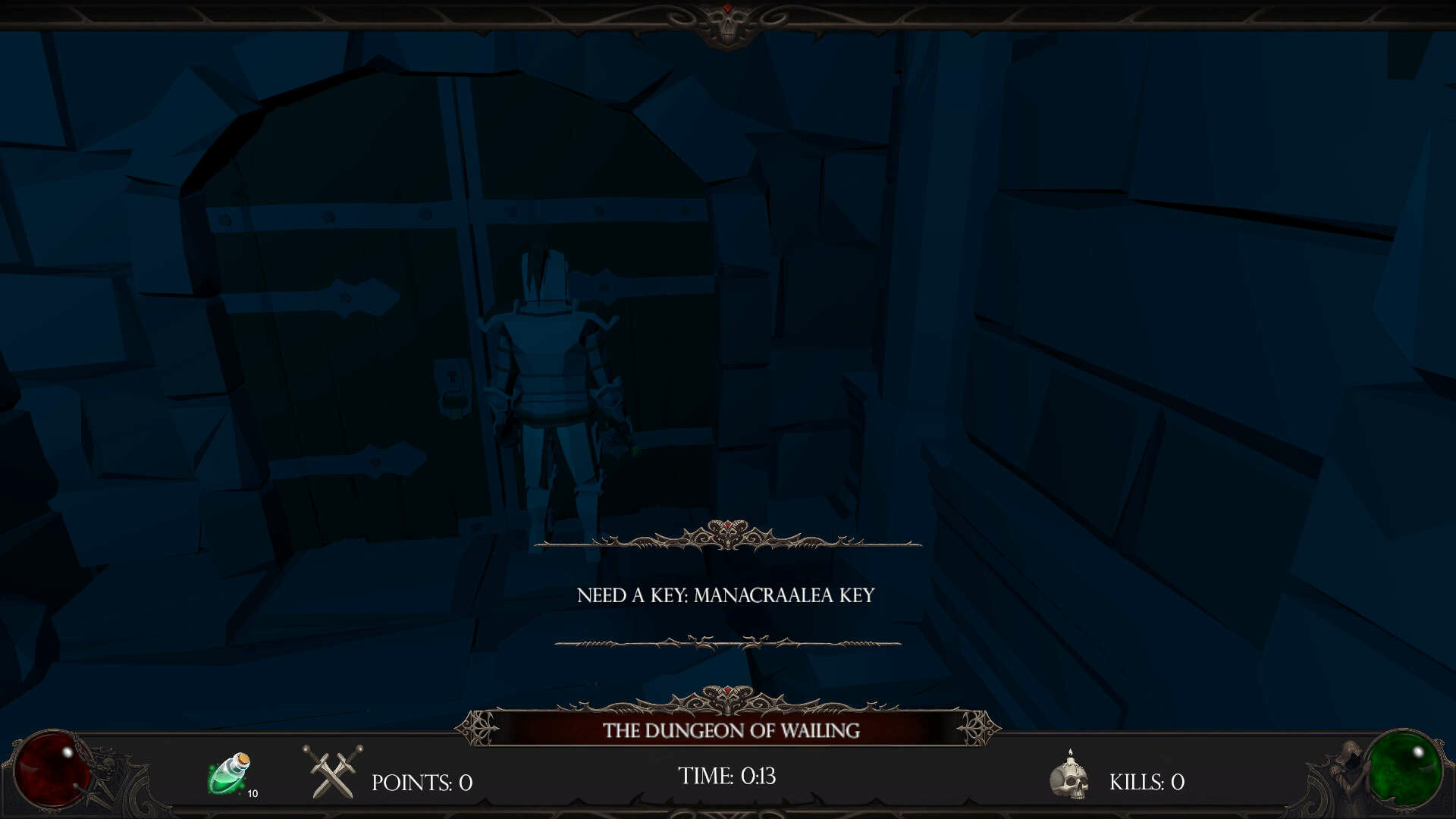Click the skull ornament at top center
Image resolution: width=1456 pixels, height=819 pixels.
pyautogui.click(x=726, y=18)
